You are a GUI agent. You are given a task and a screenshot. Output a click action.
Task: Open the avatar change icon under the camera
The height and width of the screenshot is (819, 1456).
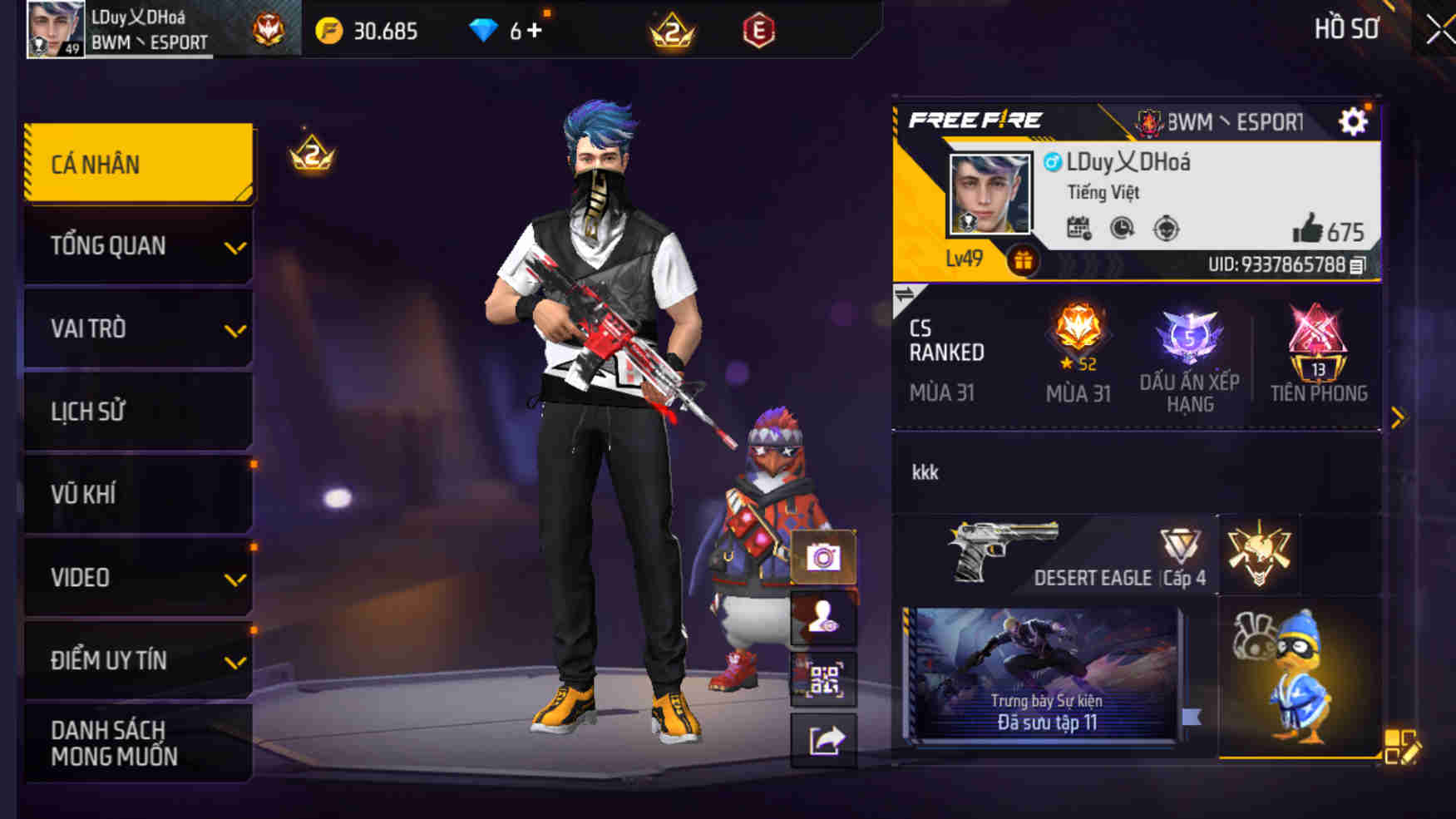[824, 617]
